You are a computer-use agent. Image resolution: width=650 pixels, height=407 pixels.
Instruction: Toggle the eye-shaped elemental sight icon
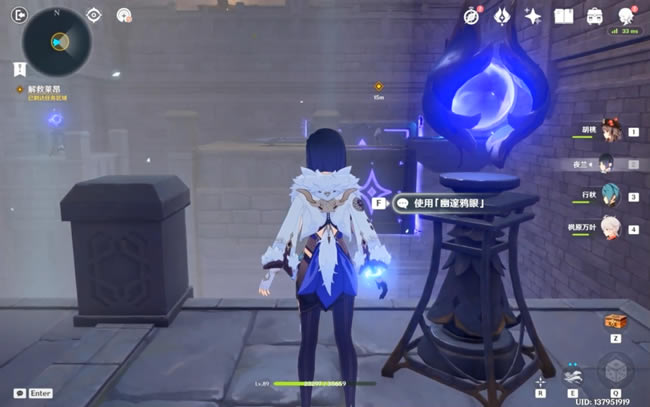click(94, 15)
